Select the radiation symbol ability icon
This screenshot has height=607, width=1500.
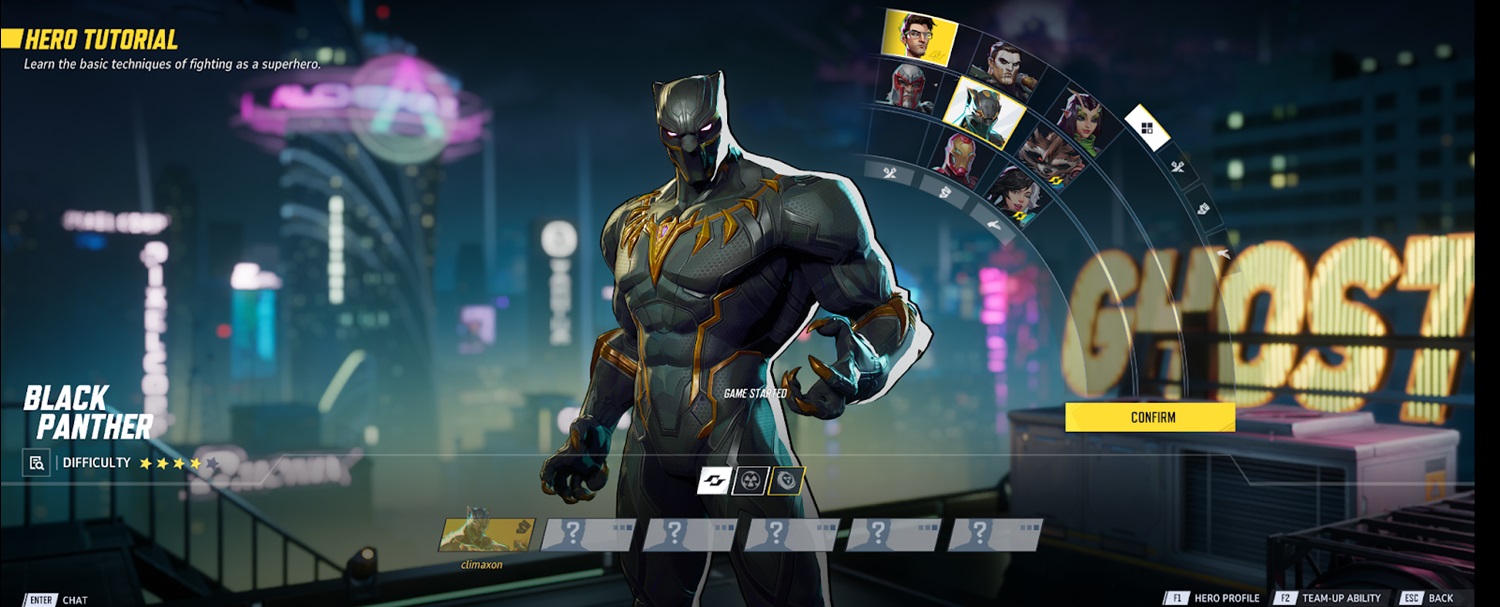click(x=750, y=481)
